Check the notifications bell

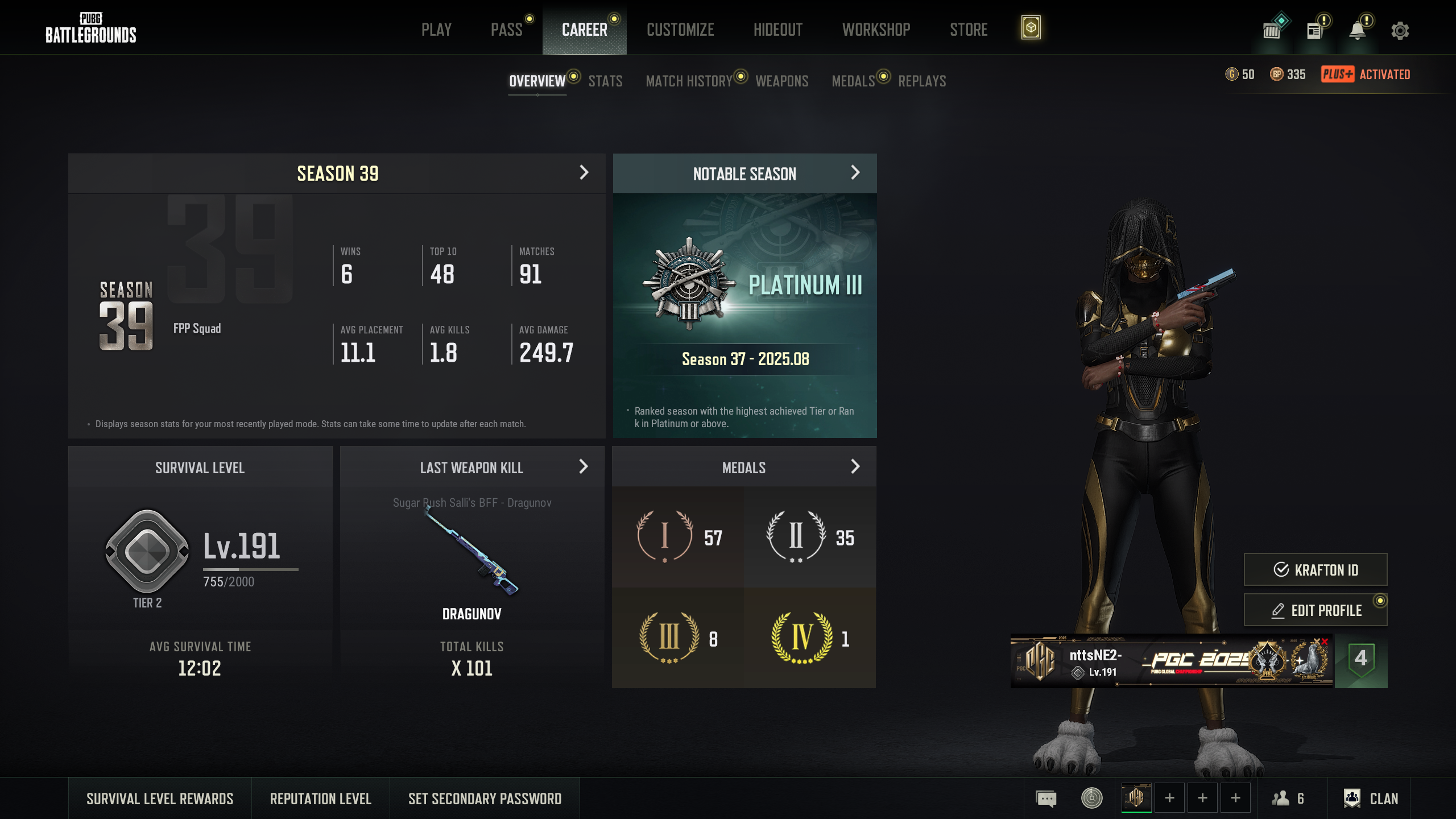coord(1358,31)
